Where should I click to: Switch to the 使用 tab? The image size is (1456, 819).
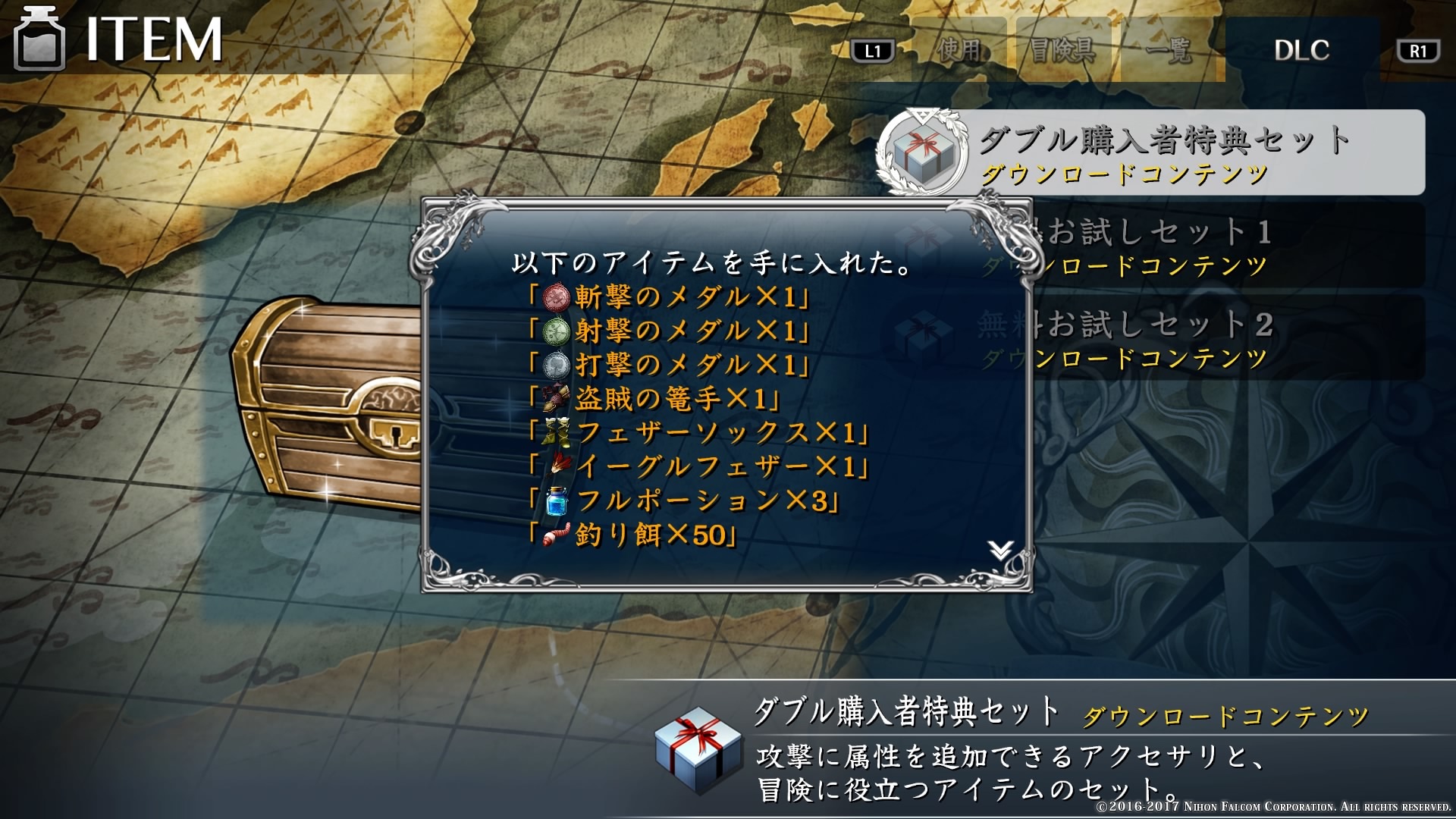pyautogui.click(x=959, y=50)
